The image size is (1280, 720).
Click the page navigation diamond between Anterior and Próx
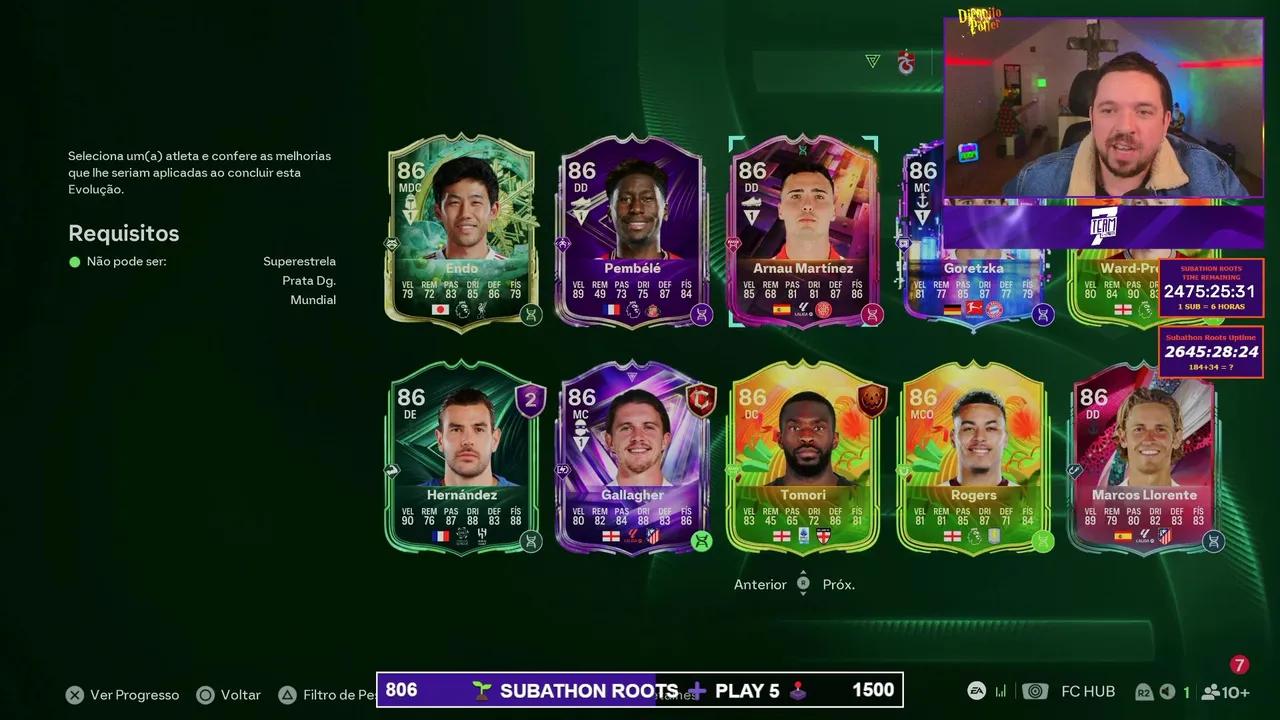[x=803, y=584]
